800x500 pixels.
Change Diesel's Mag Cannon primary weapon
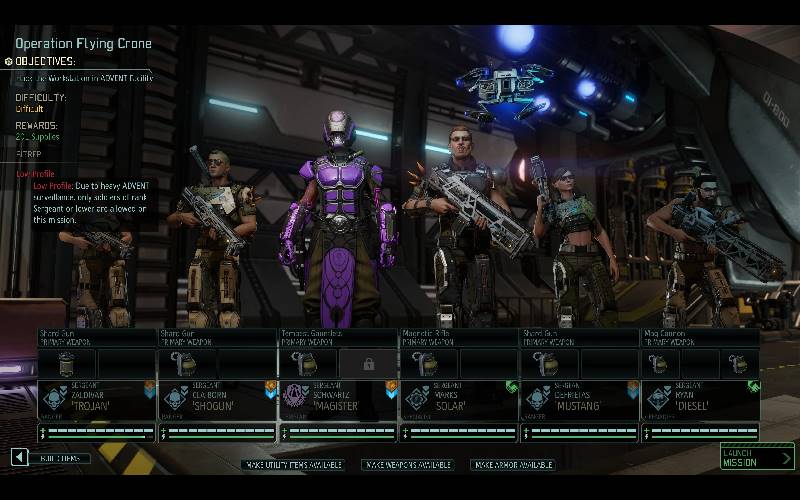click(700, 337)
